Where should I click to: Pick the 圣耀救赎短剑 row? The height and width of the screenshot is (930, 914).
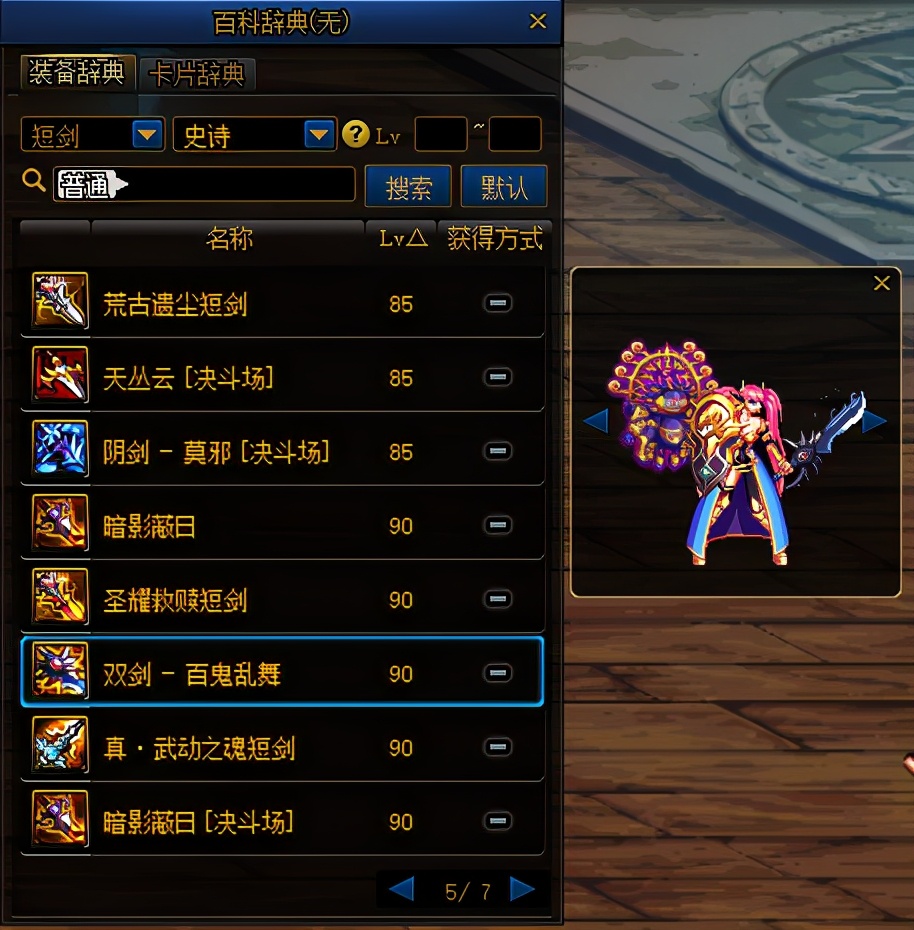point(175,600)
